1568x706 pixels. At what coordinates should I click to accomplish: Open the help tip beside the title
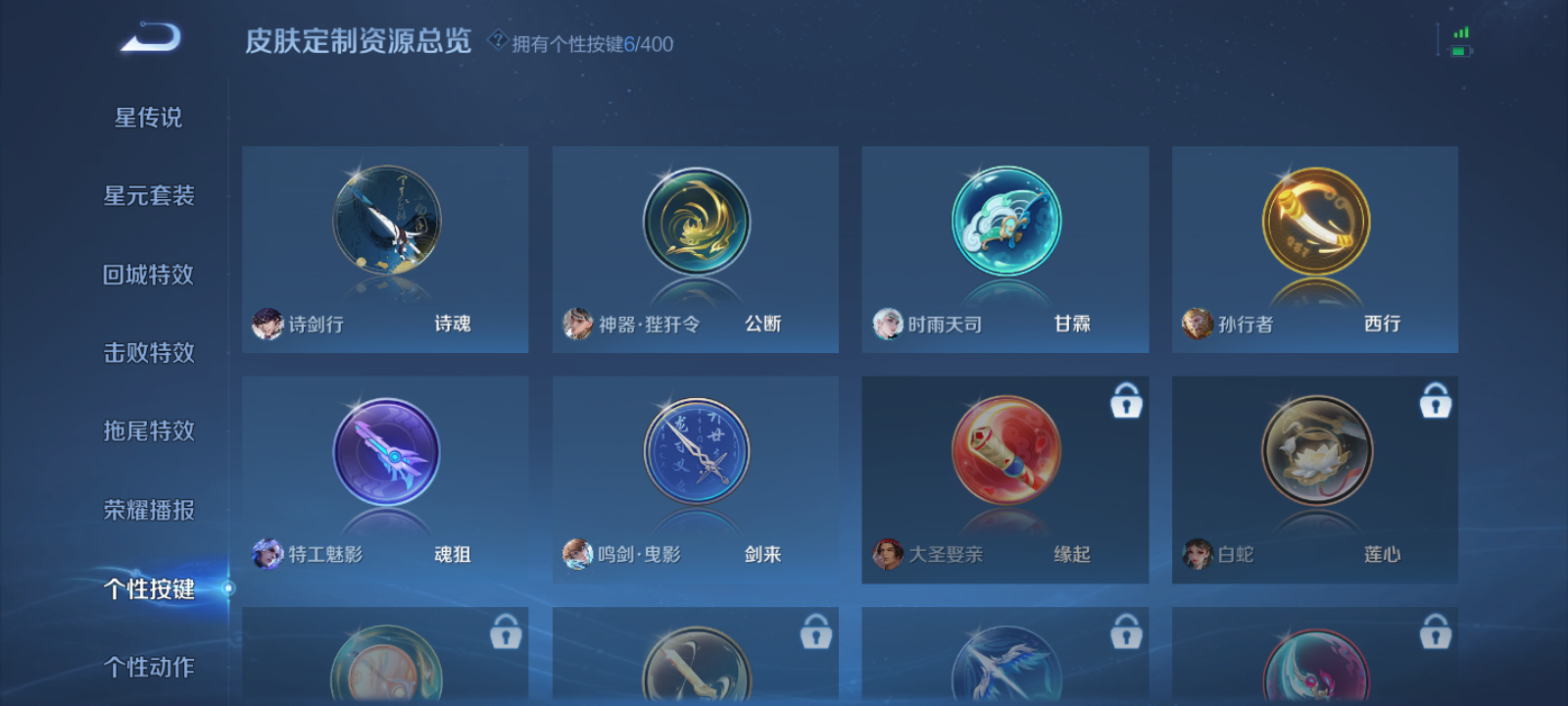coord(498,41)
